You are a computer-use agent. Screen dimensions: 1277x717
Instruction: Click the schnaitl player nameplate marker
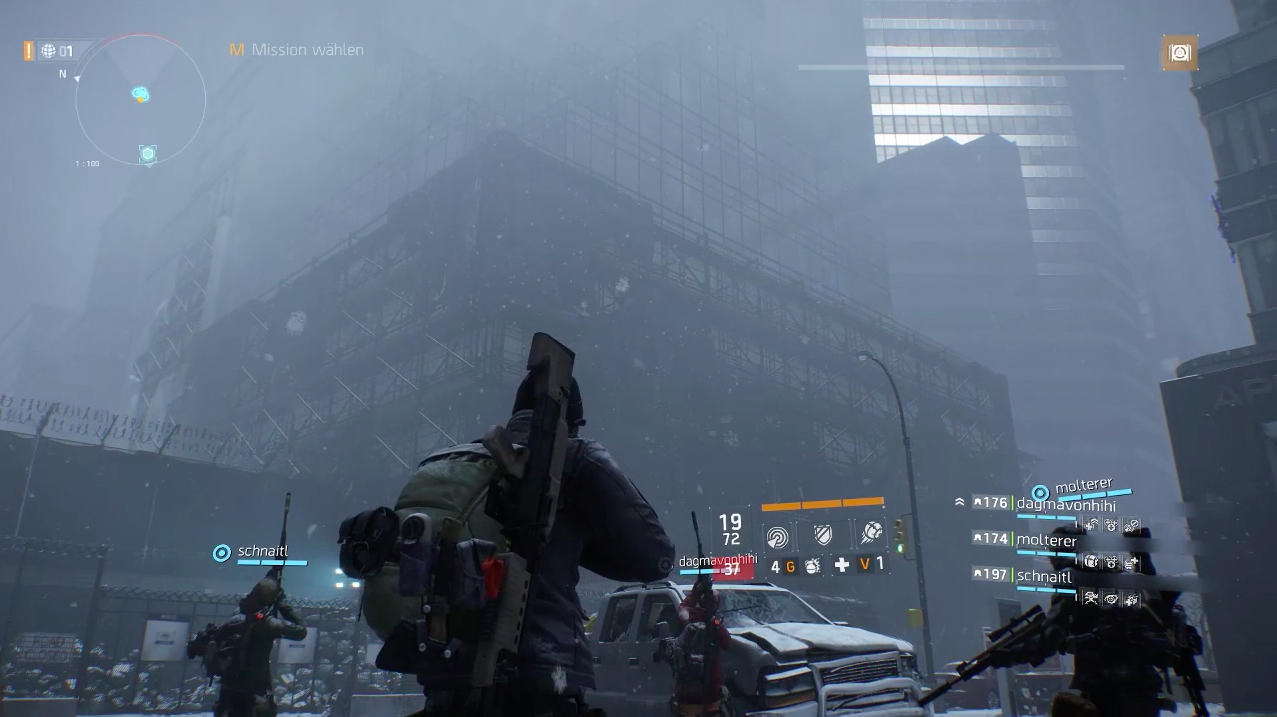click(222, 552)
